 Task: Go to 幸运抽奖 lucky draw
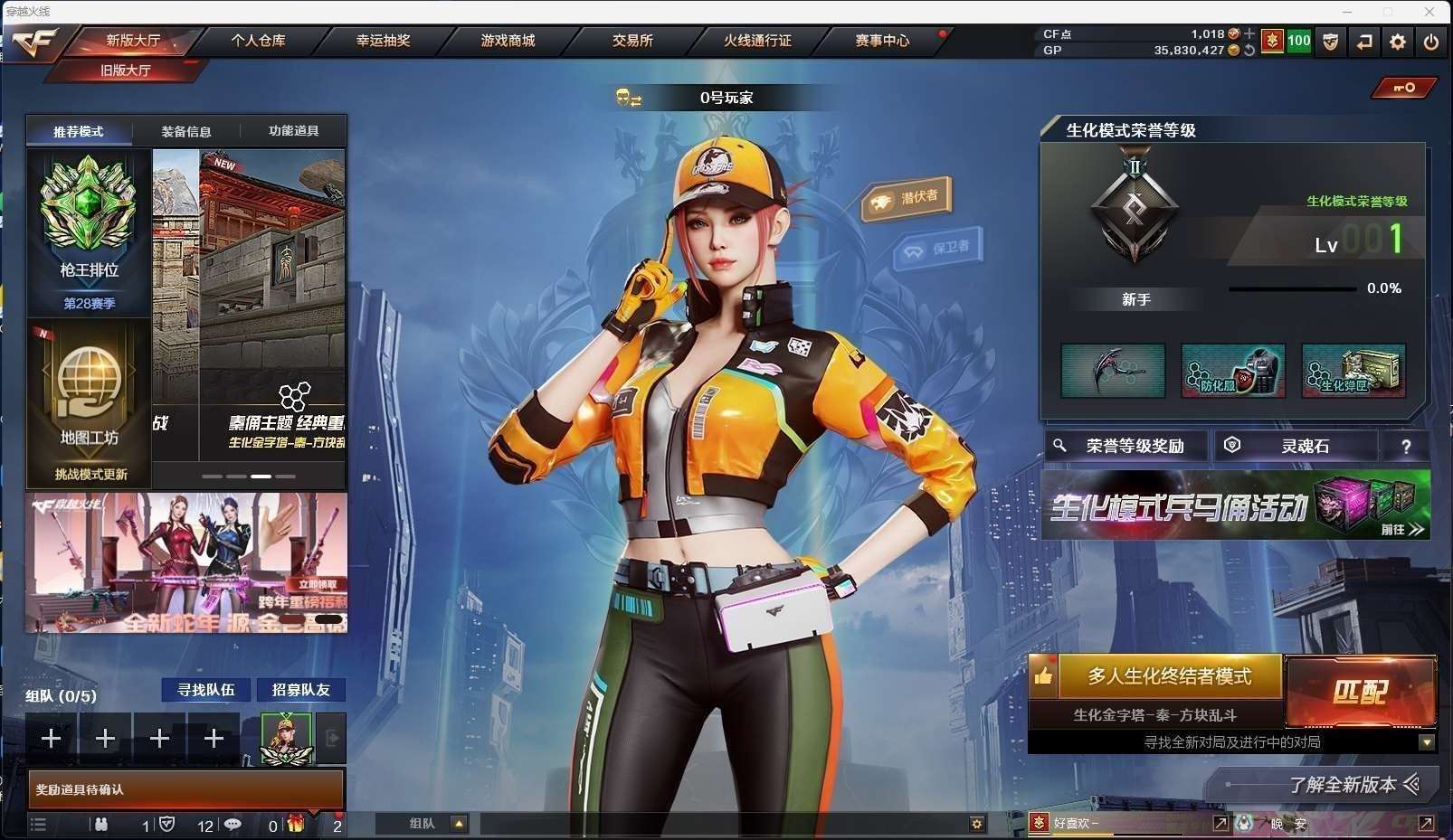(383, 41)
